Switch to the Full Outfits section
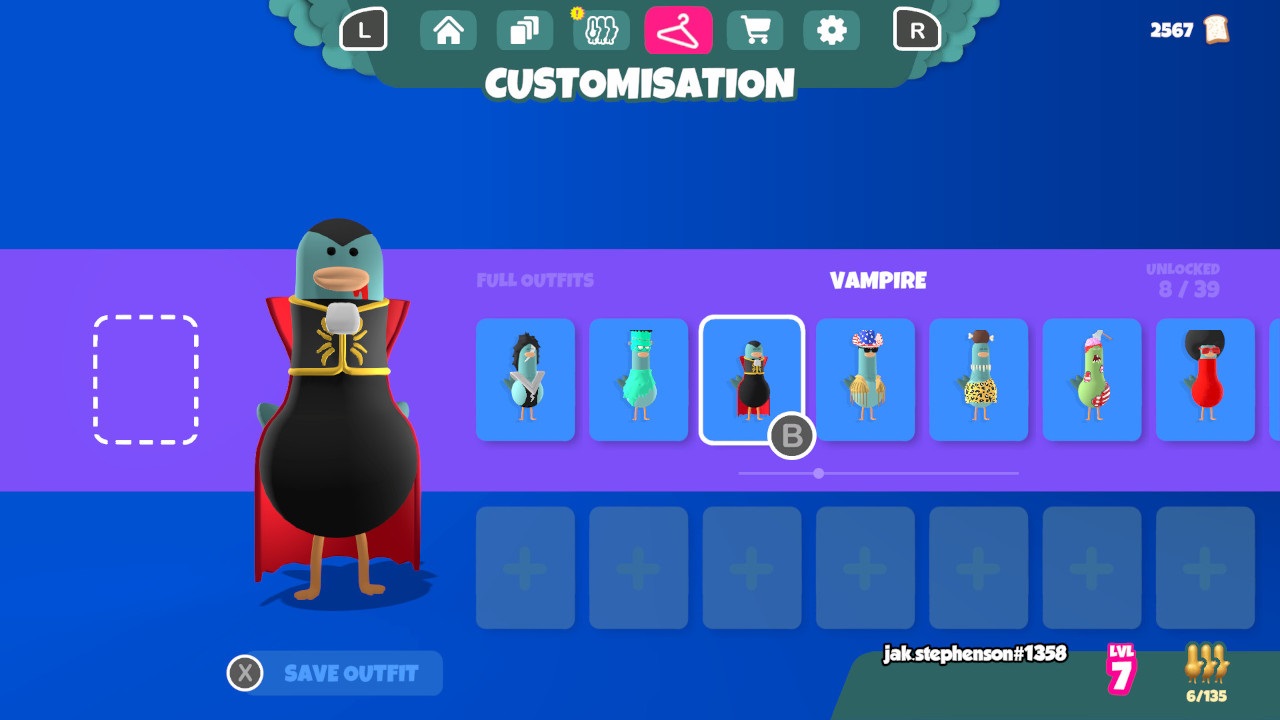Screen dimensions: 1280x720 (535, 281)
